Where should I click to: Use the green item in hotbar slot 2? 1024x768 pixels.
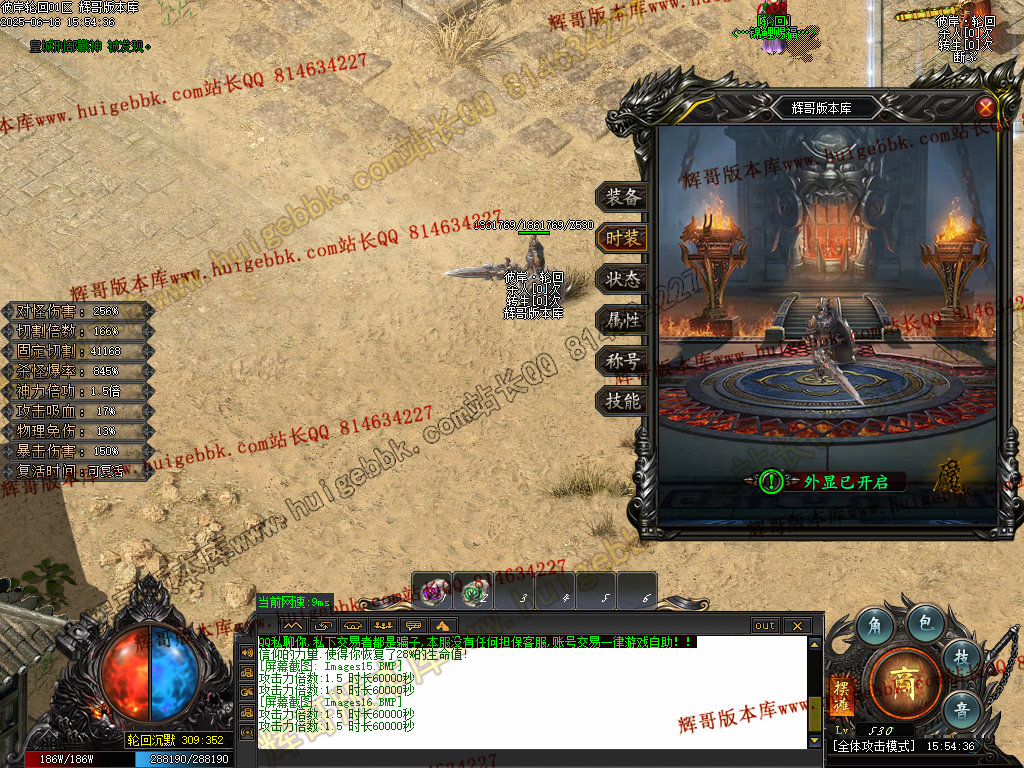pos(473,591)
